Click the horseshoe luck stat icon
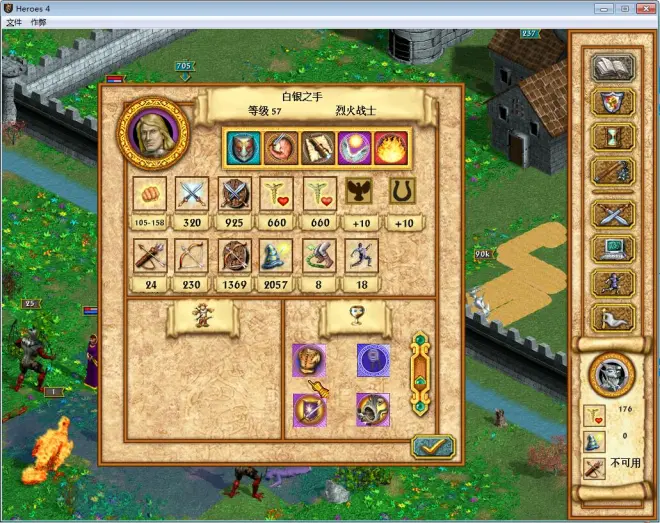This screenshot has height=523, width=660. click(402, 193)
